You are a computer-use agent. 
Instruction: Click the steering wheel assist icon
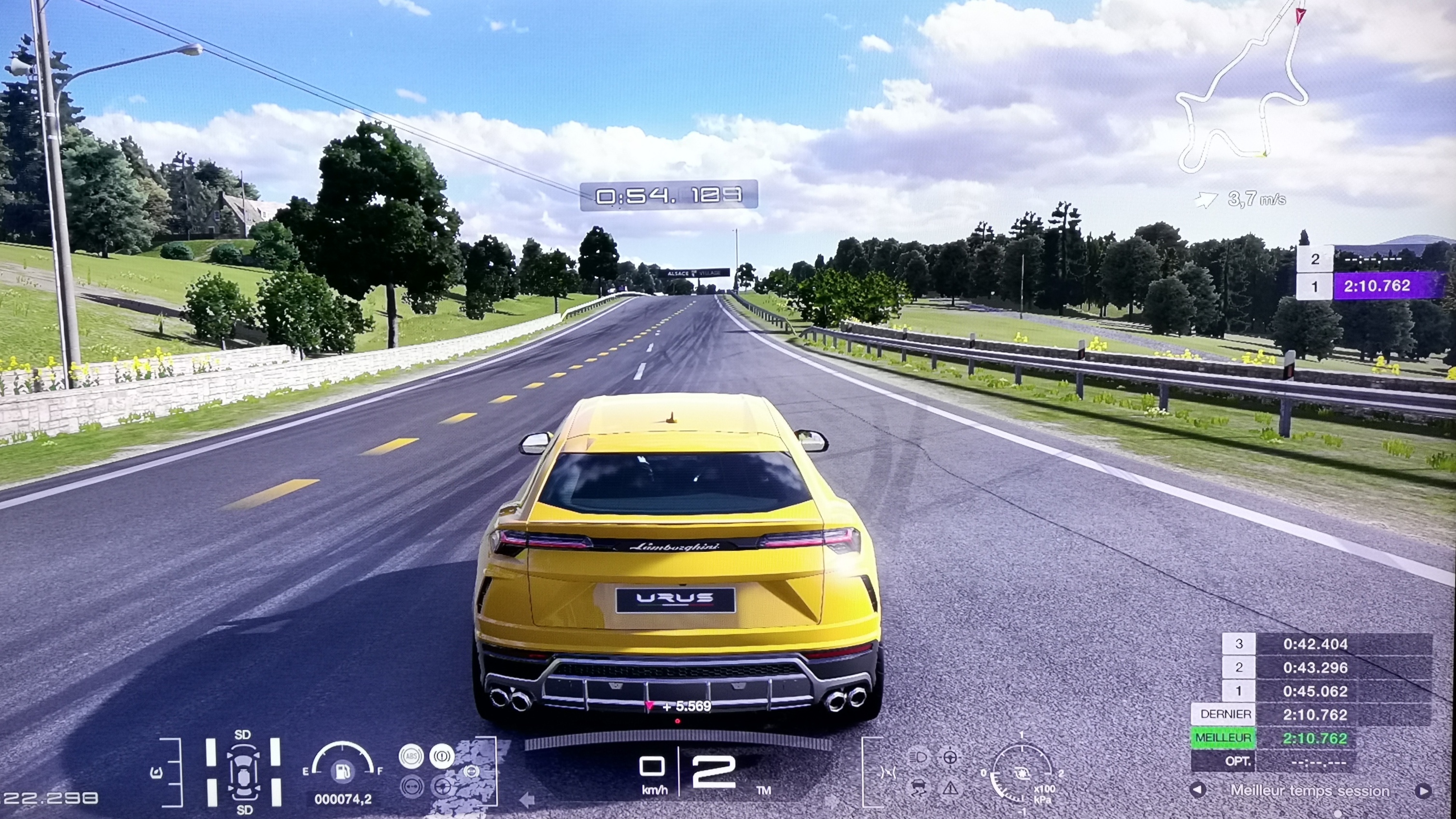click(950, 757)
